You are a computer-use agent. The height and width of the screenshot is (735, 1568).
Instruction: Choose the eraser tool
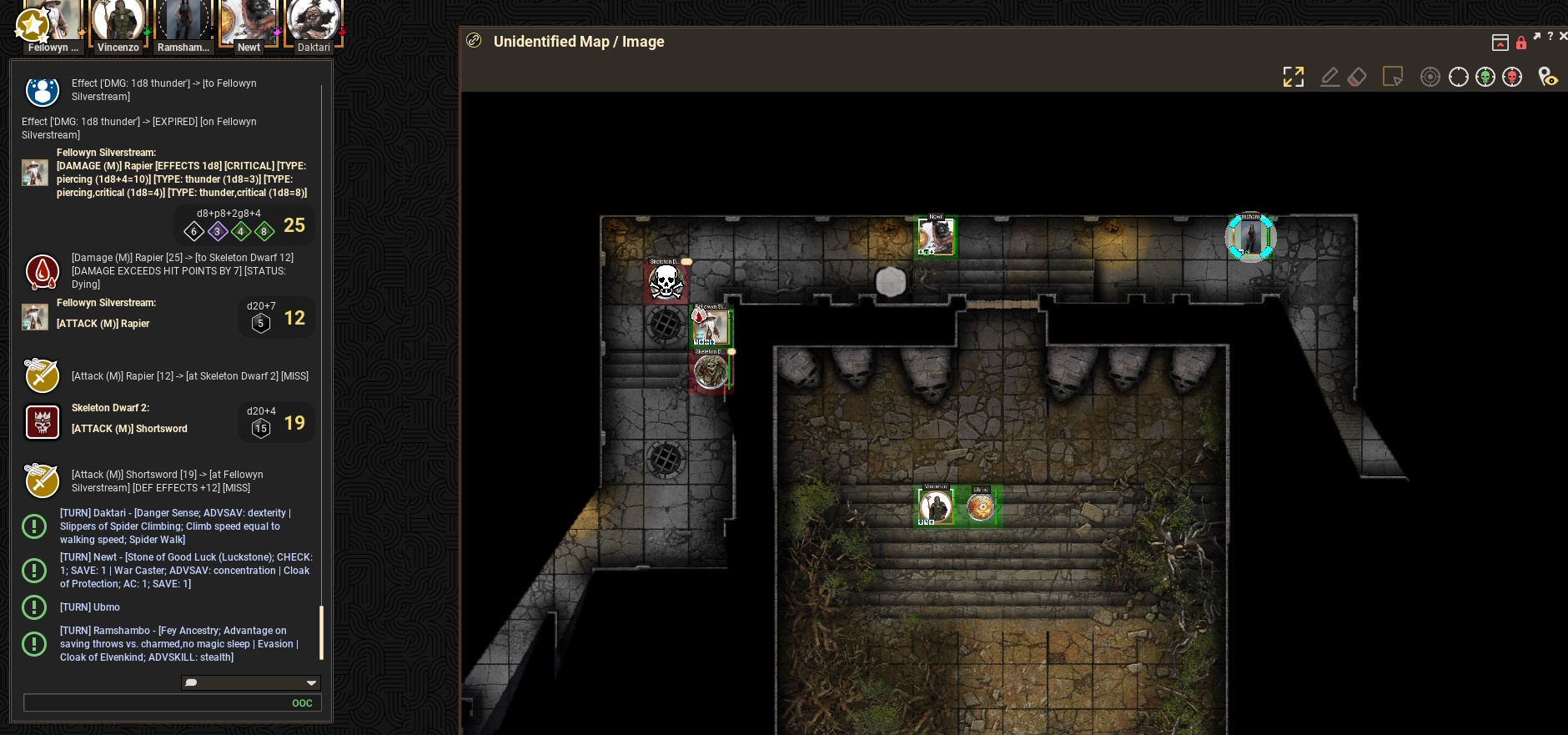1357,78
